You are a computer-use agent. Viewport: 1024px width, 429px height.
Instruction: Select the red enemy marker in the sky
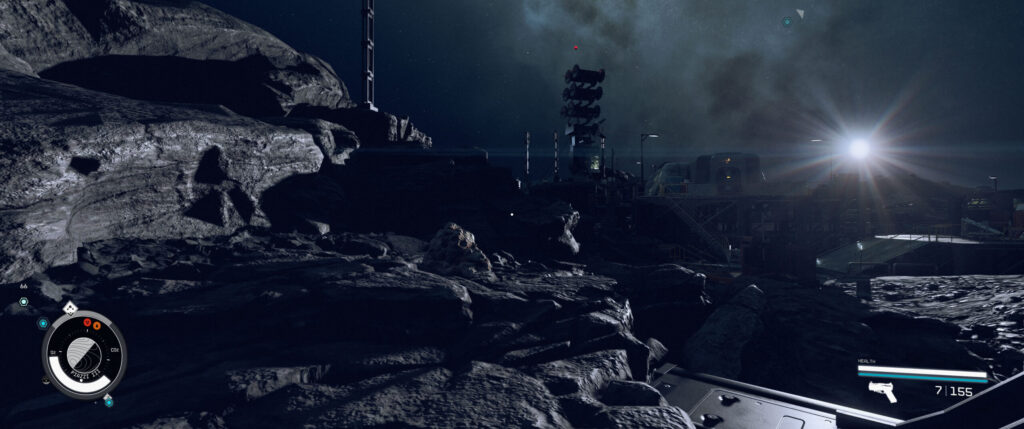pos(575,47)
